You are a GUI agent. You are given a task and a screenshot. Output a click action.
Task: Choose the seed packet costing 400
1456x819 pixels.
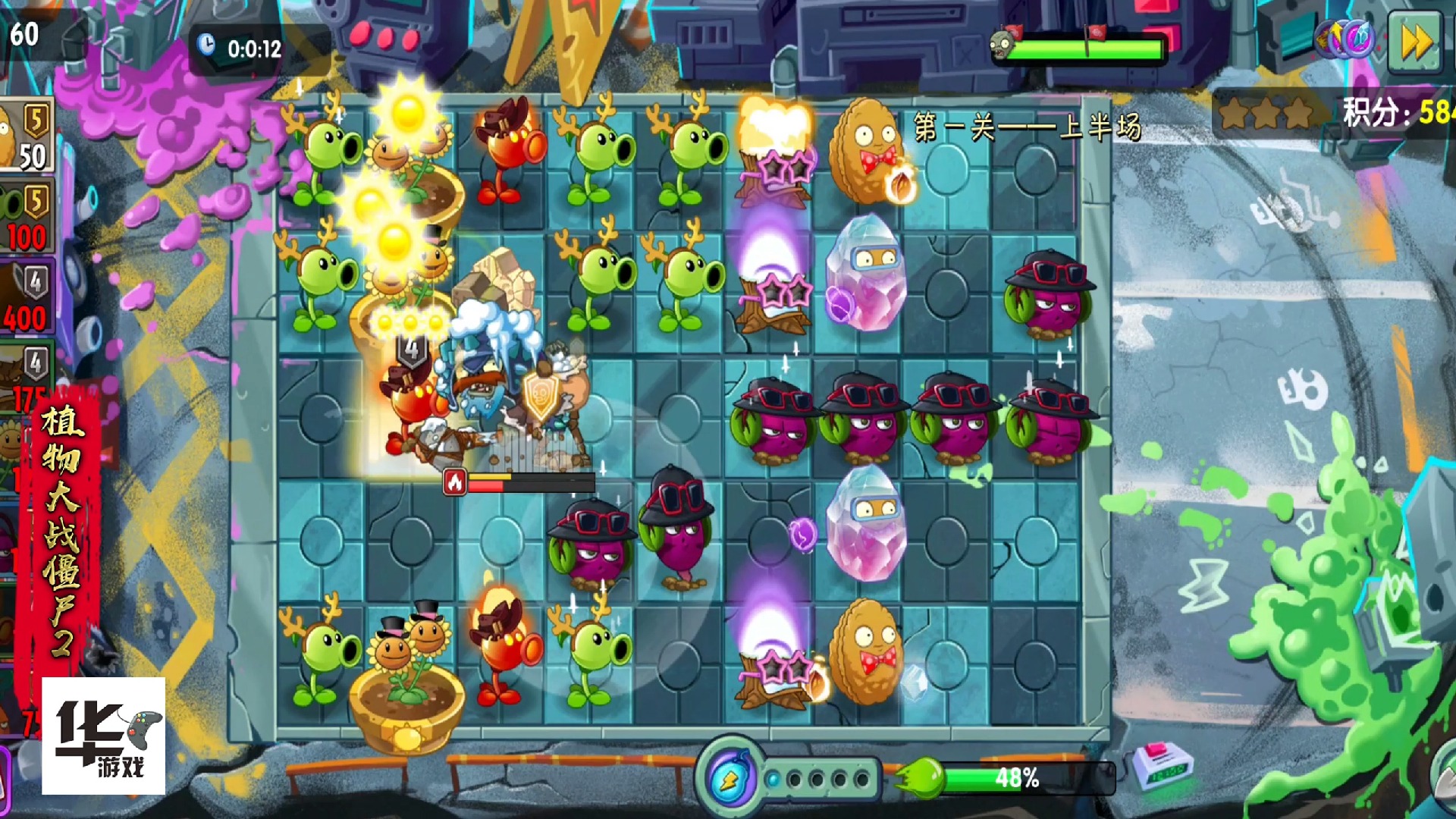coord(27,298)
